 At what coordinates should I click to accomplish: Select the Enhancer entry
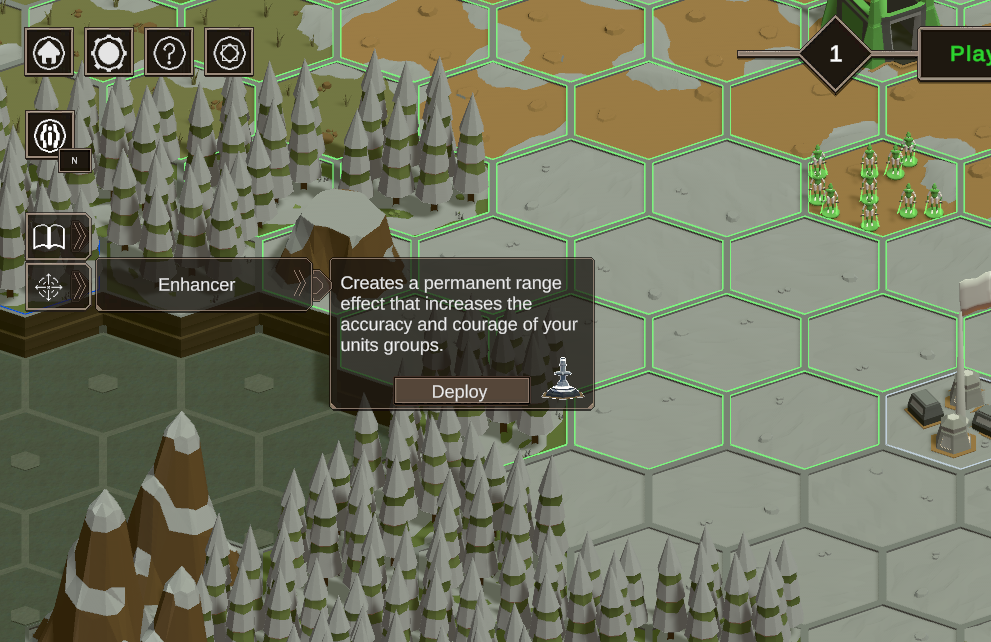point(197,285)
